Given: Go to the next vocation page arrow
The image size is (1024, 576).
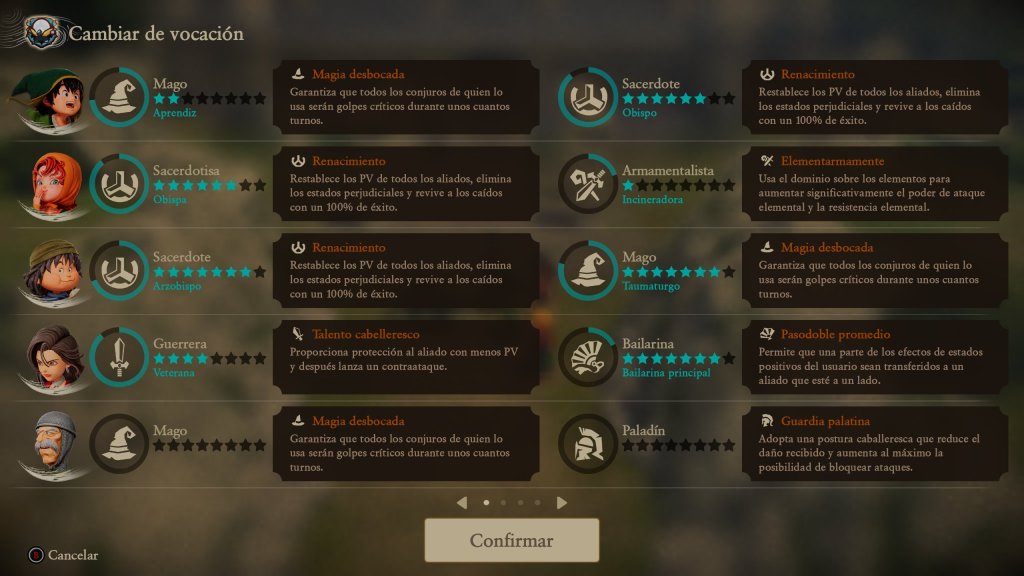Looking at the screenshot, I should click(562, 503).
